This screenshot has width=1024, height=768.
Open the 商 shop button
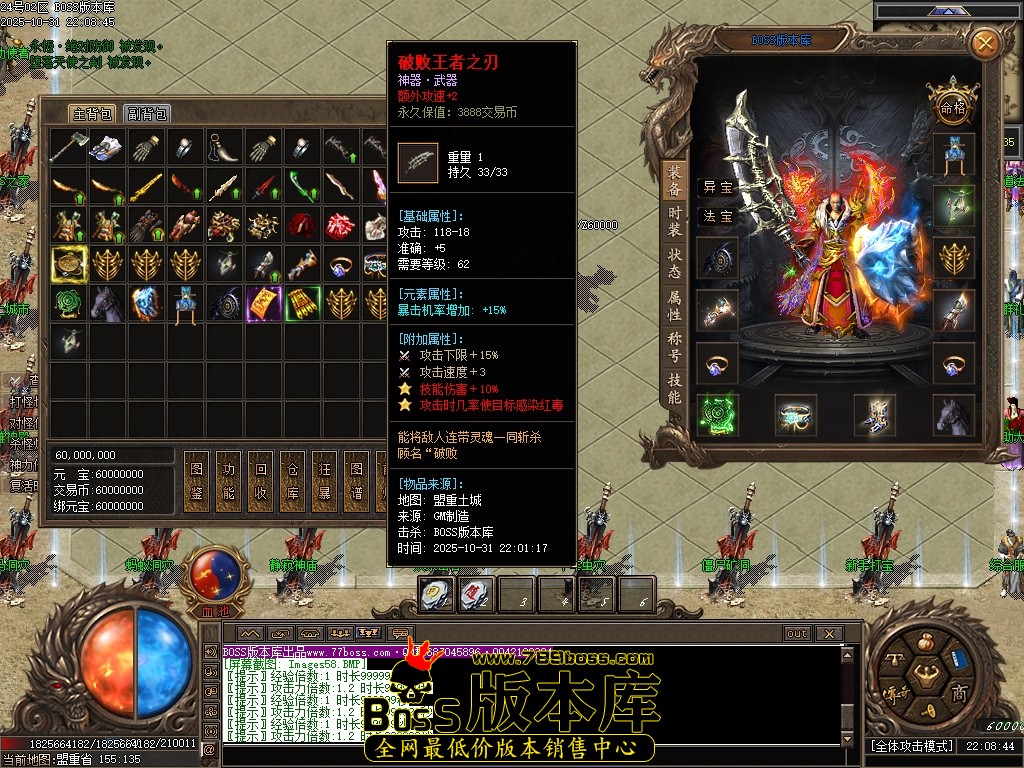959,693
